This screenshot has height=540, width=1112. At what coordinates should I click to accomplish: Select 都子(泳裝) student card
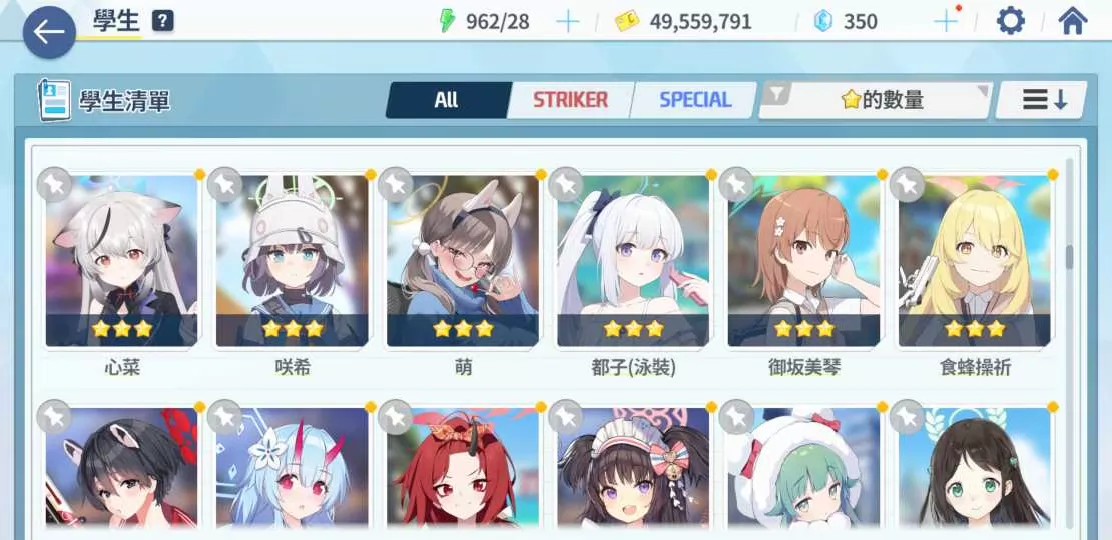(633, 262)
